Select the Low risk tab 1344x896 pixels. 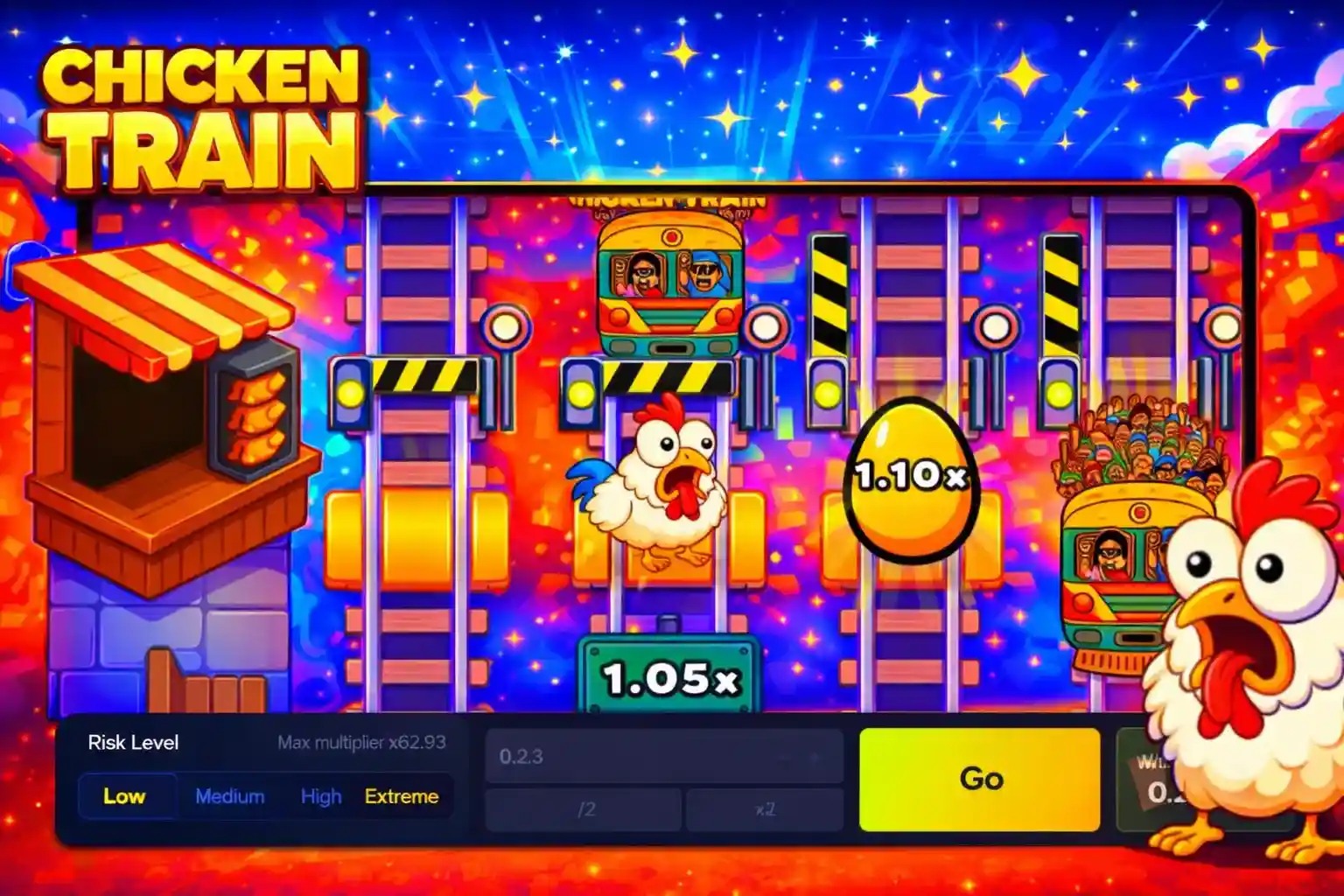tap(126, 796)
